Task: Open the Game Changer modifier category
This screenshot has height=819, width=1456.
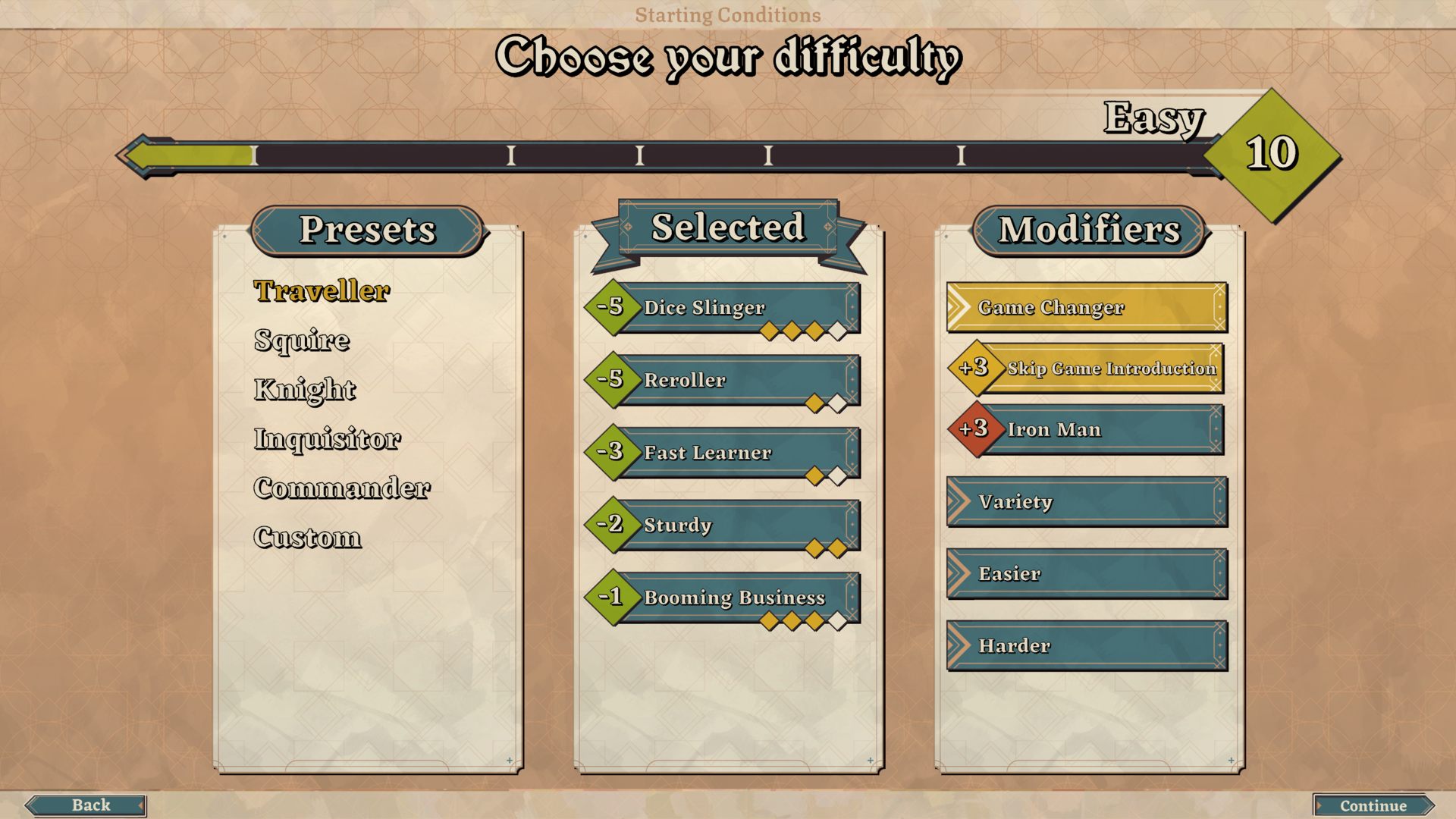Action: [x=1086, y=308]
